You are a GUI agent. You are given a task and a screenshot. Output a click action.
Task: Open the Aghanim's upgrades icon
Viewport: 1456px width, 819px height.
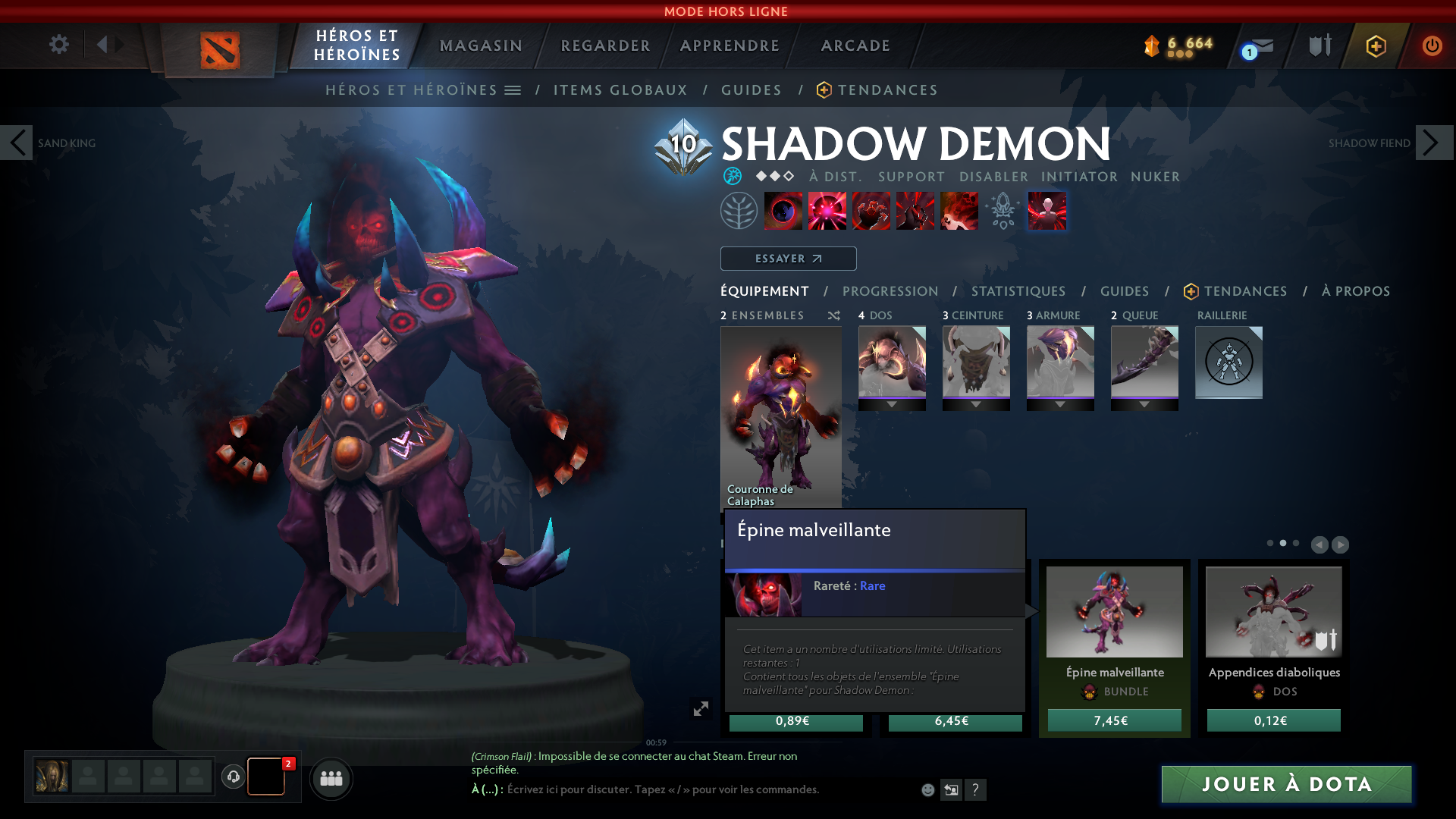(1003, 211)
